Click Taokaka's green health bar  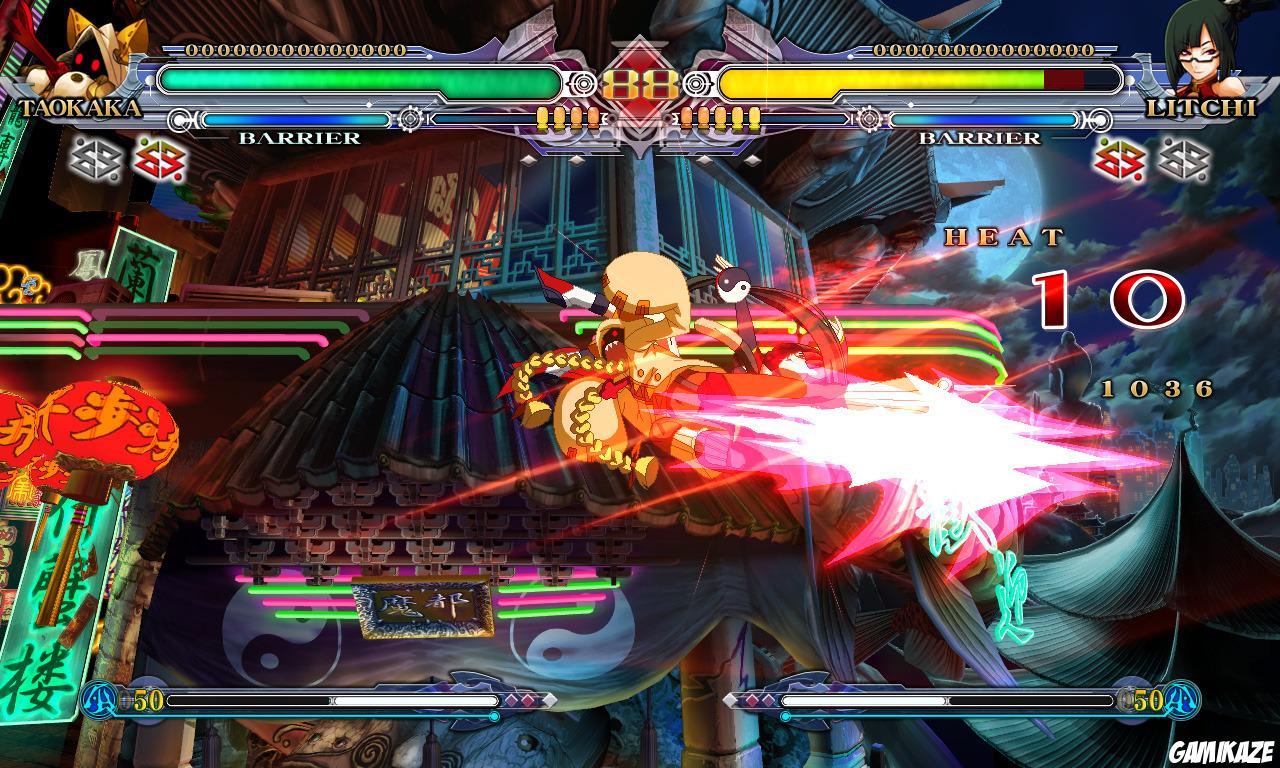tap(360, 80)
